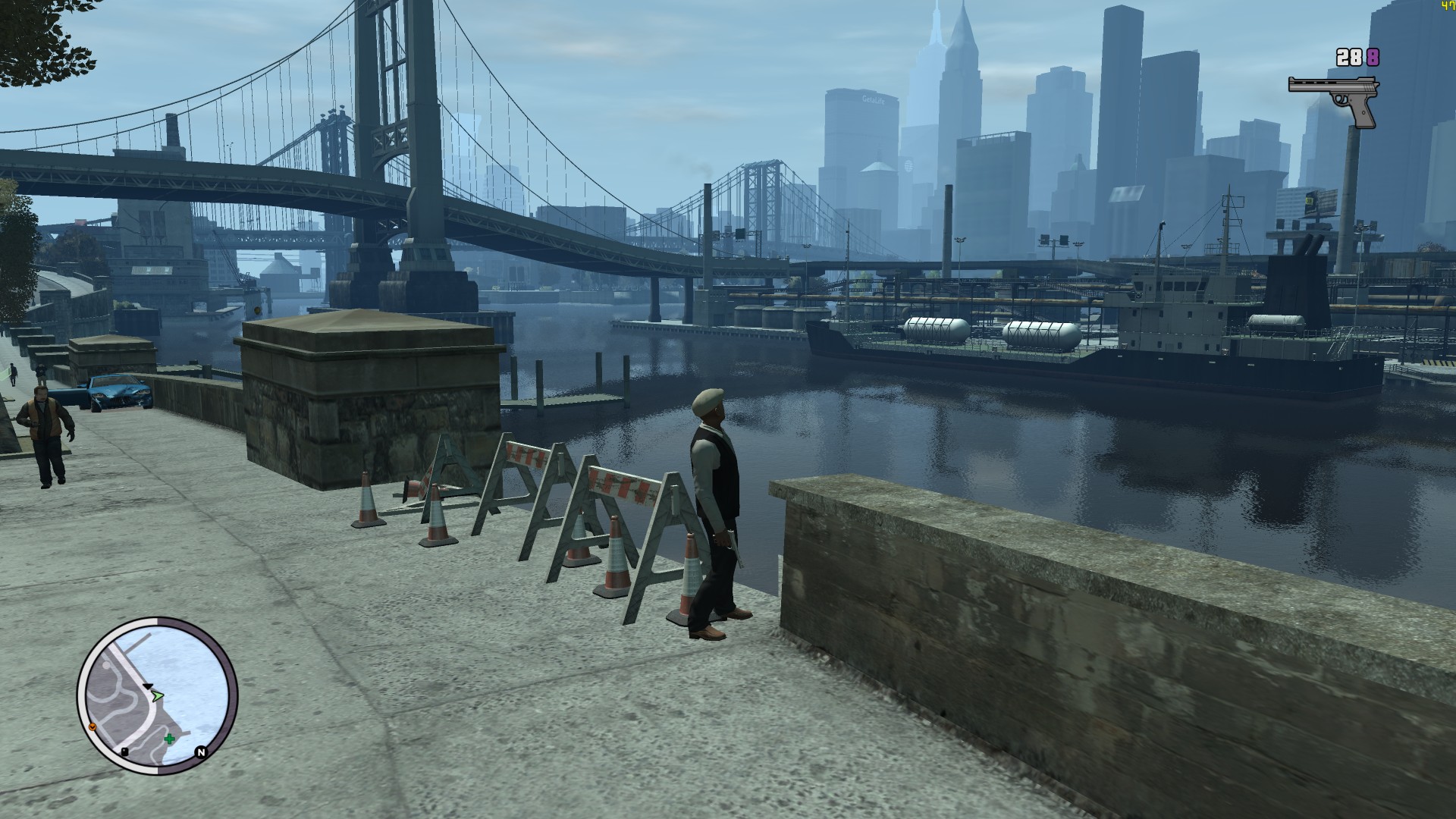Click the orange marker on the minimap edge
This screenshot has height=819, width=1456.
(x=93, y=726)
